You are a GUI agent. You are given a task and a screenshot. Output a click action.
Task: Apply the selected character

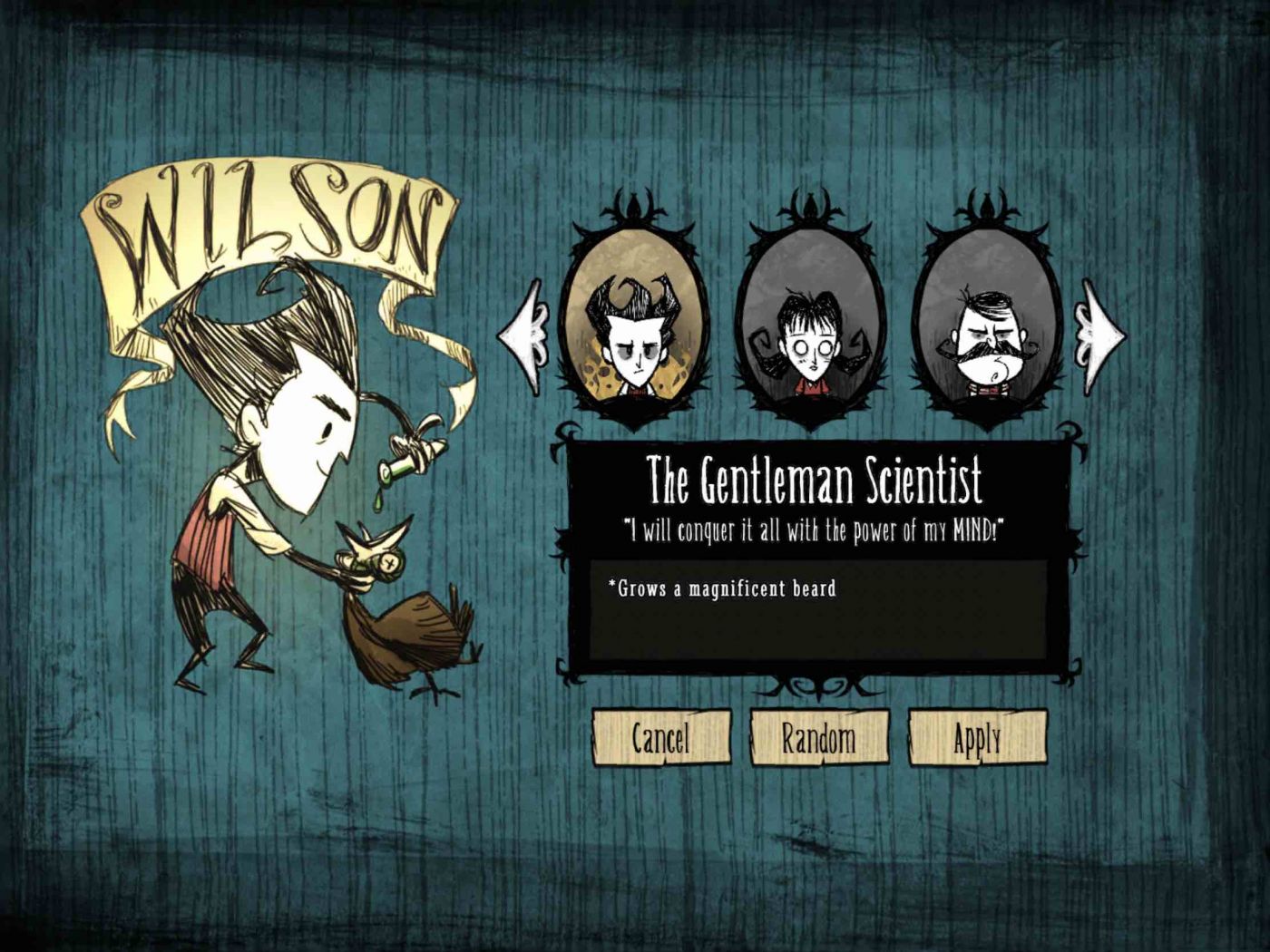coord(977,738)
